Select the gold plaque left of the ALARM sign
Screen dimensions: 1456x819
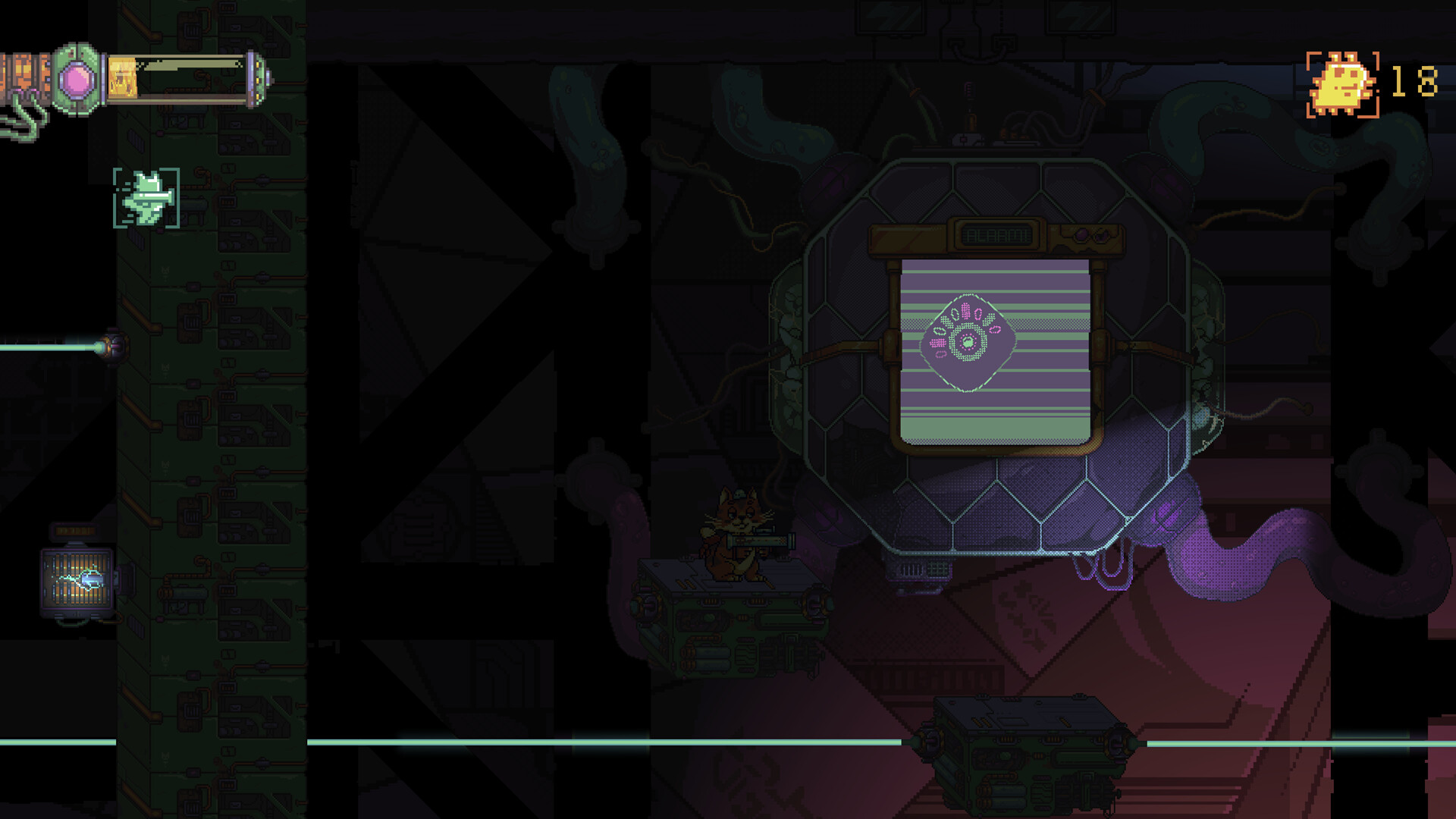pyautogui.click(x=906, y=237)
